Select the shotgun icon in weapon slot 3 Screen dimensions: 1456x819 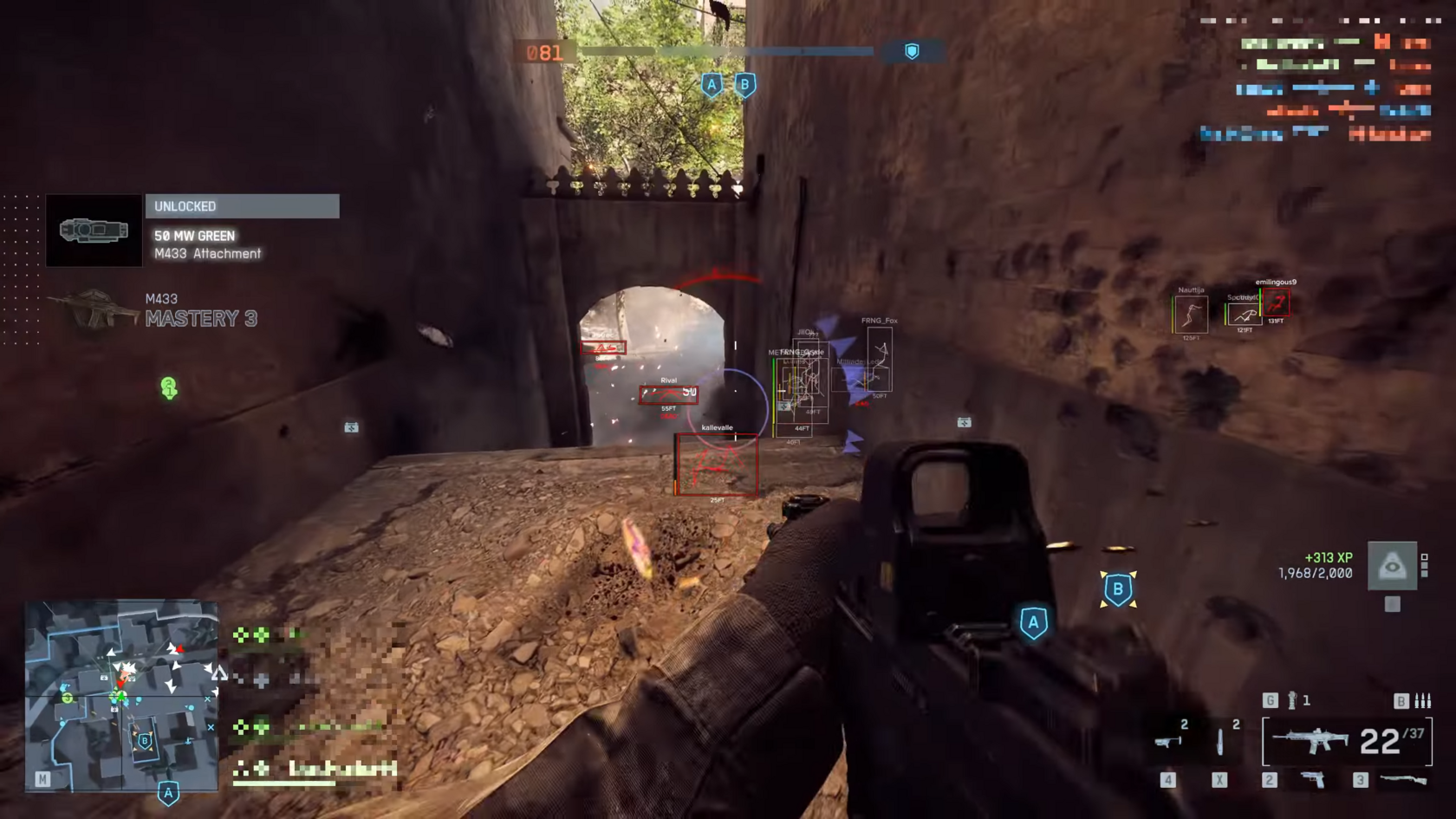click(1401, 778)
